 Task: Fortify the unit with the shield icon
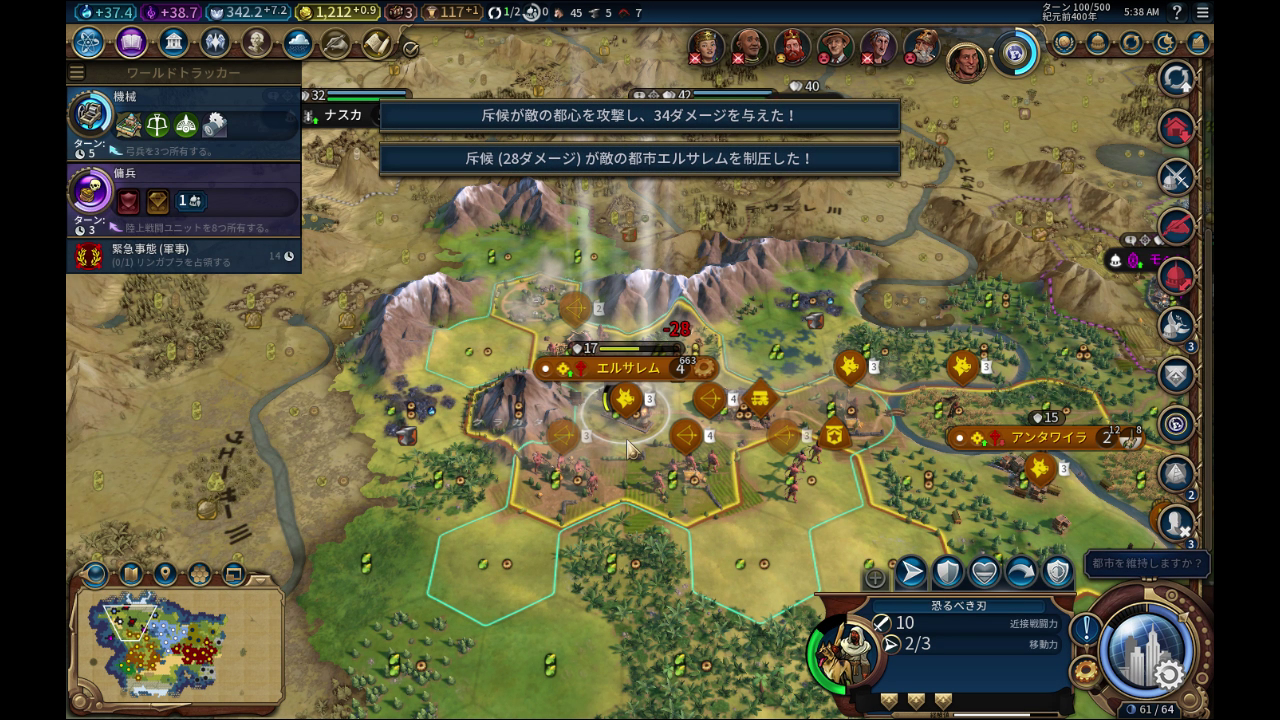tap(947, 572)
